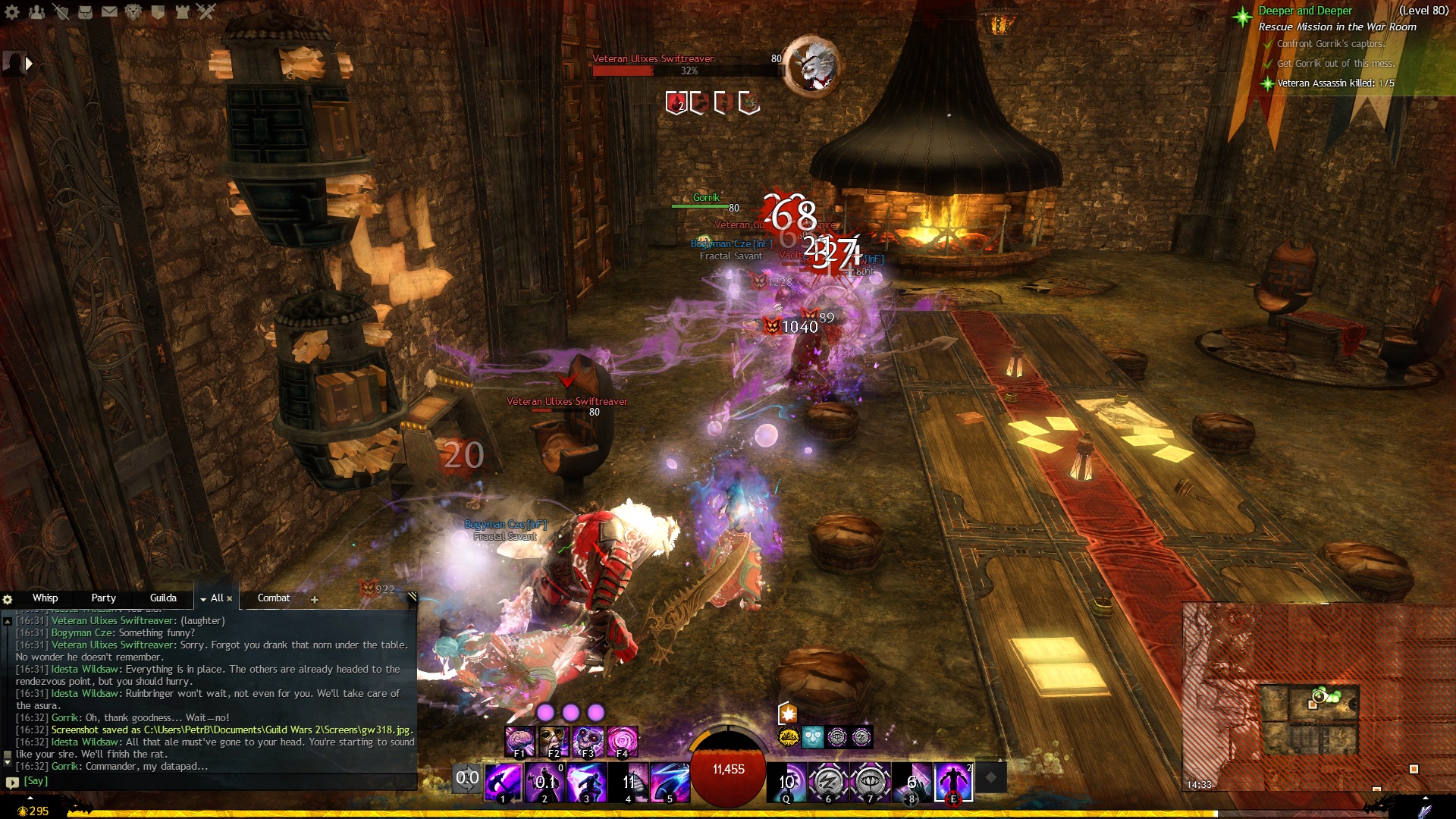
Task: Open the hero panel sword-and-shield icon
Action: click(x=61, y=11)
